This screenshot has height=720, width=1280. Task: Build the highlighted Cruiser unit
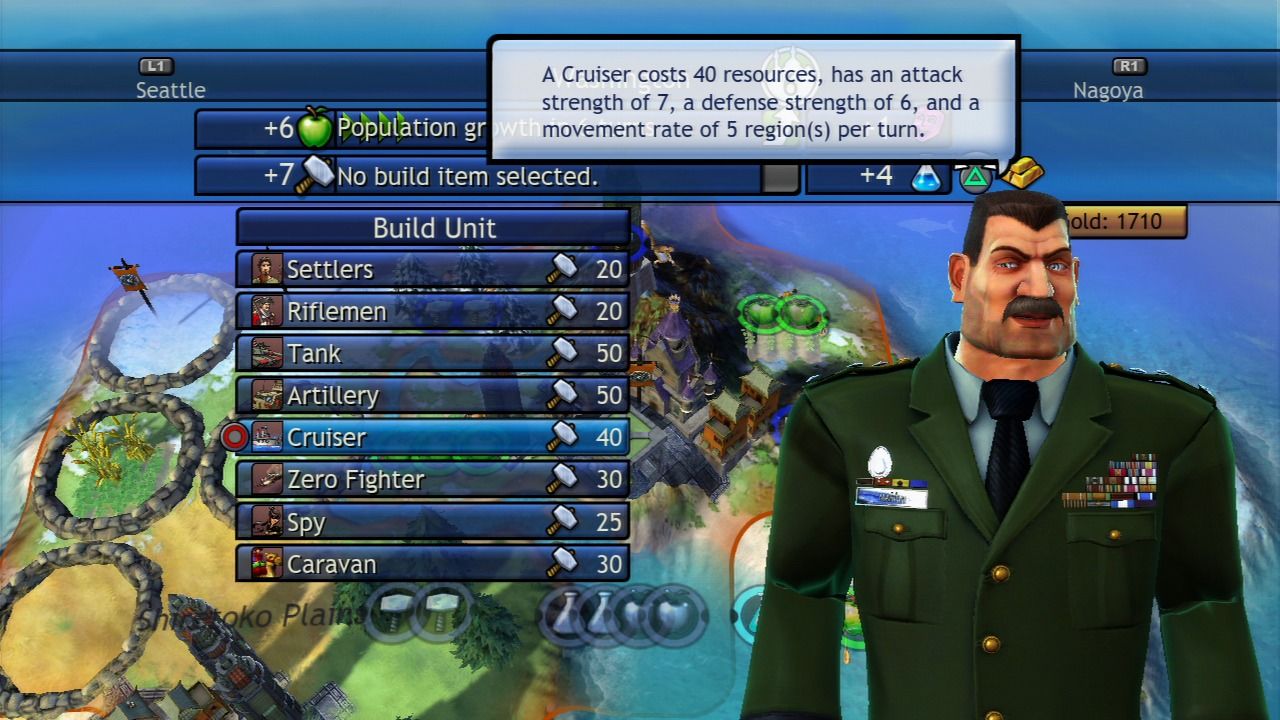click(433, 437)
